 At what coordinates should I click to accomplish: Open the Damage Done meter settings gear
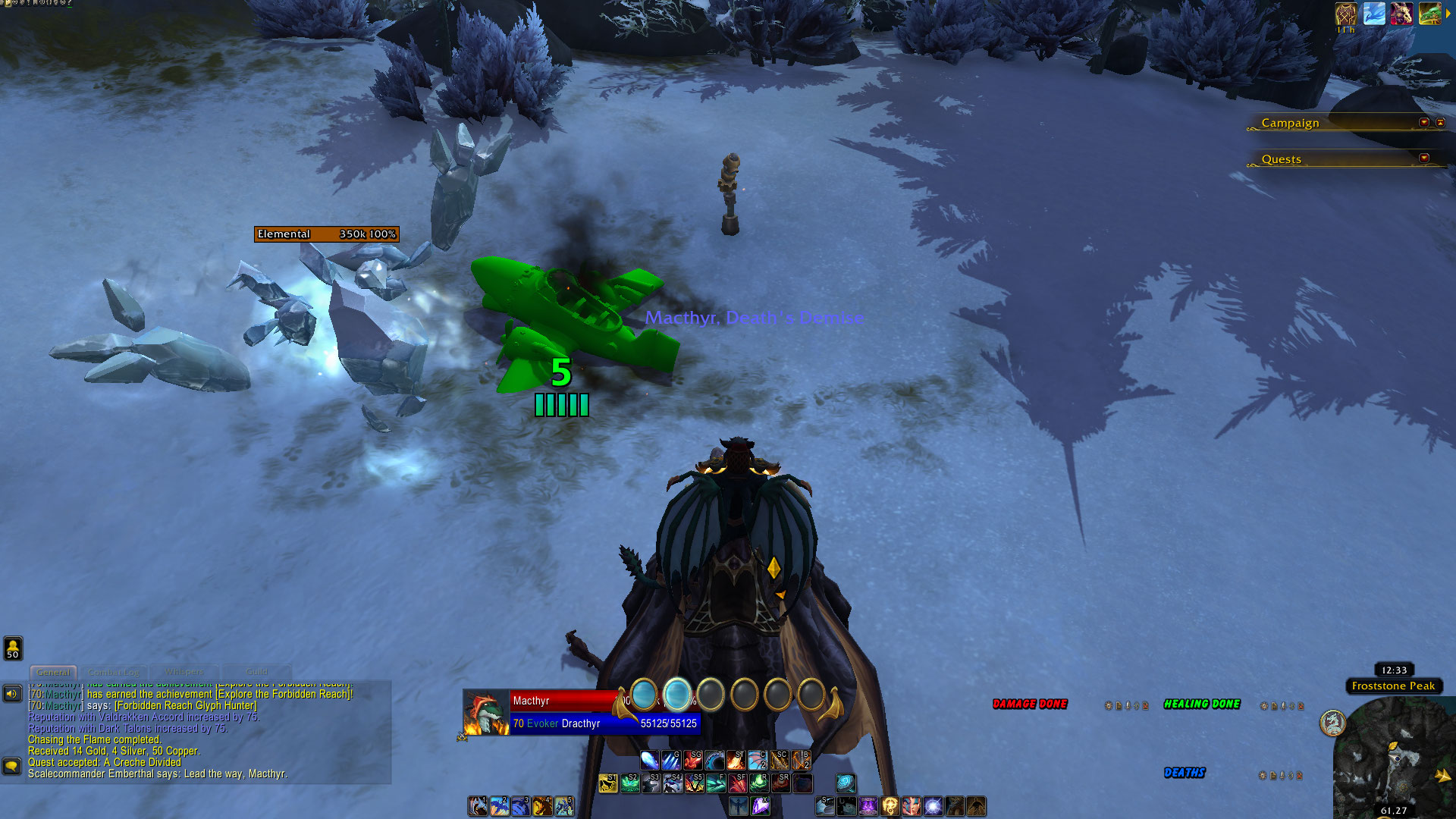1109,706
